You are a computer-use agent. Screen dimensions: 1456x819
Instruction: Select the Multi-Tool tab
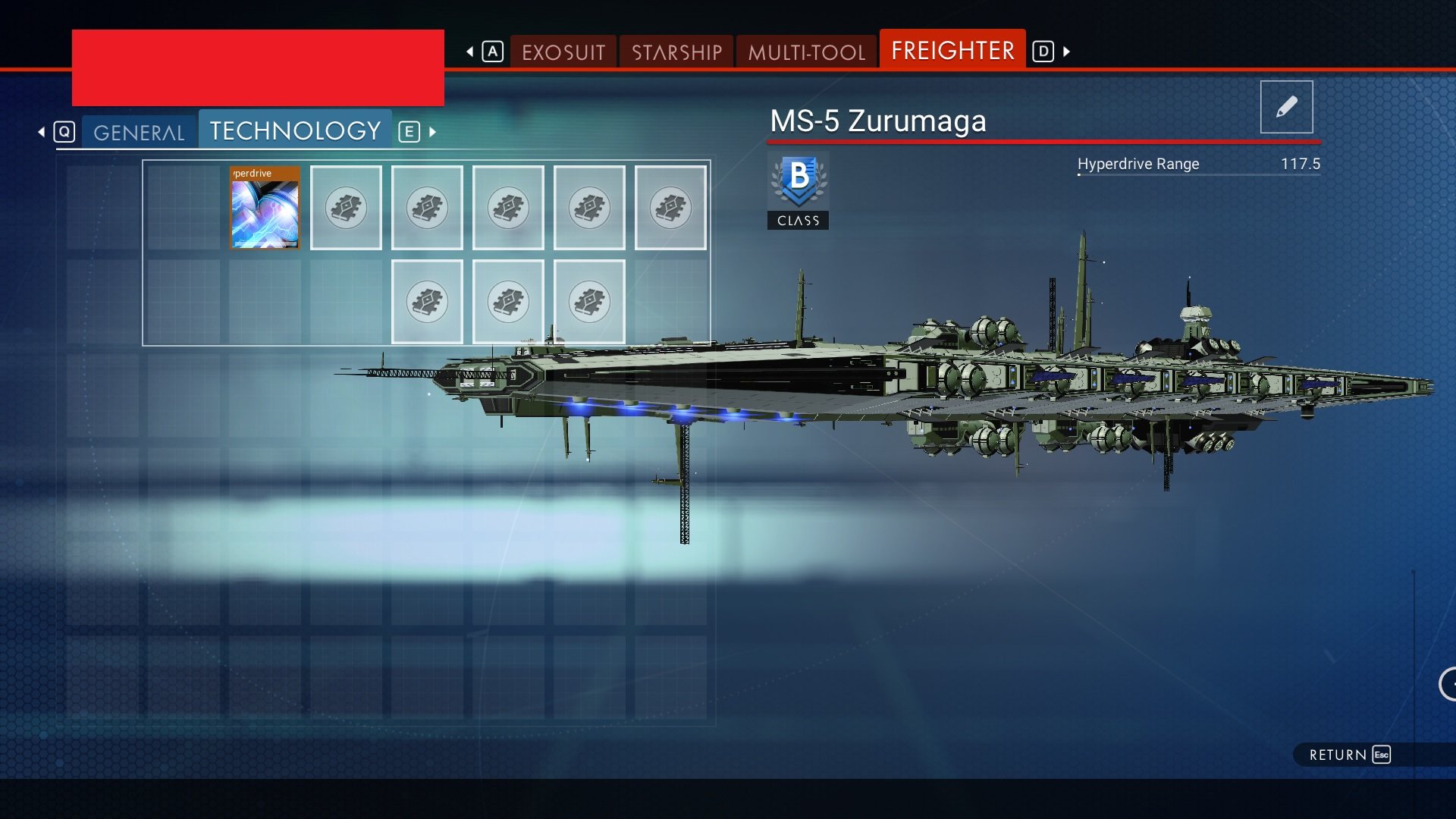click(806, 52)
